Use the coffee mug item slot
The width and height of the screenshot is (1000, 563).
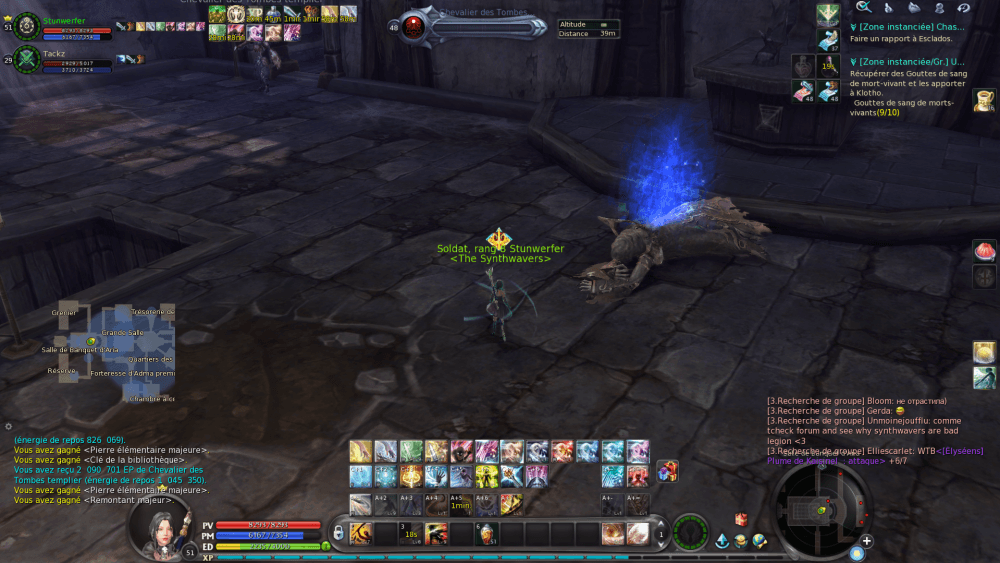click(984, 99)
